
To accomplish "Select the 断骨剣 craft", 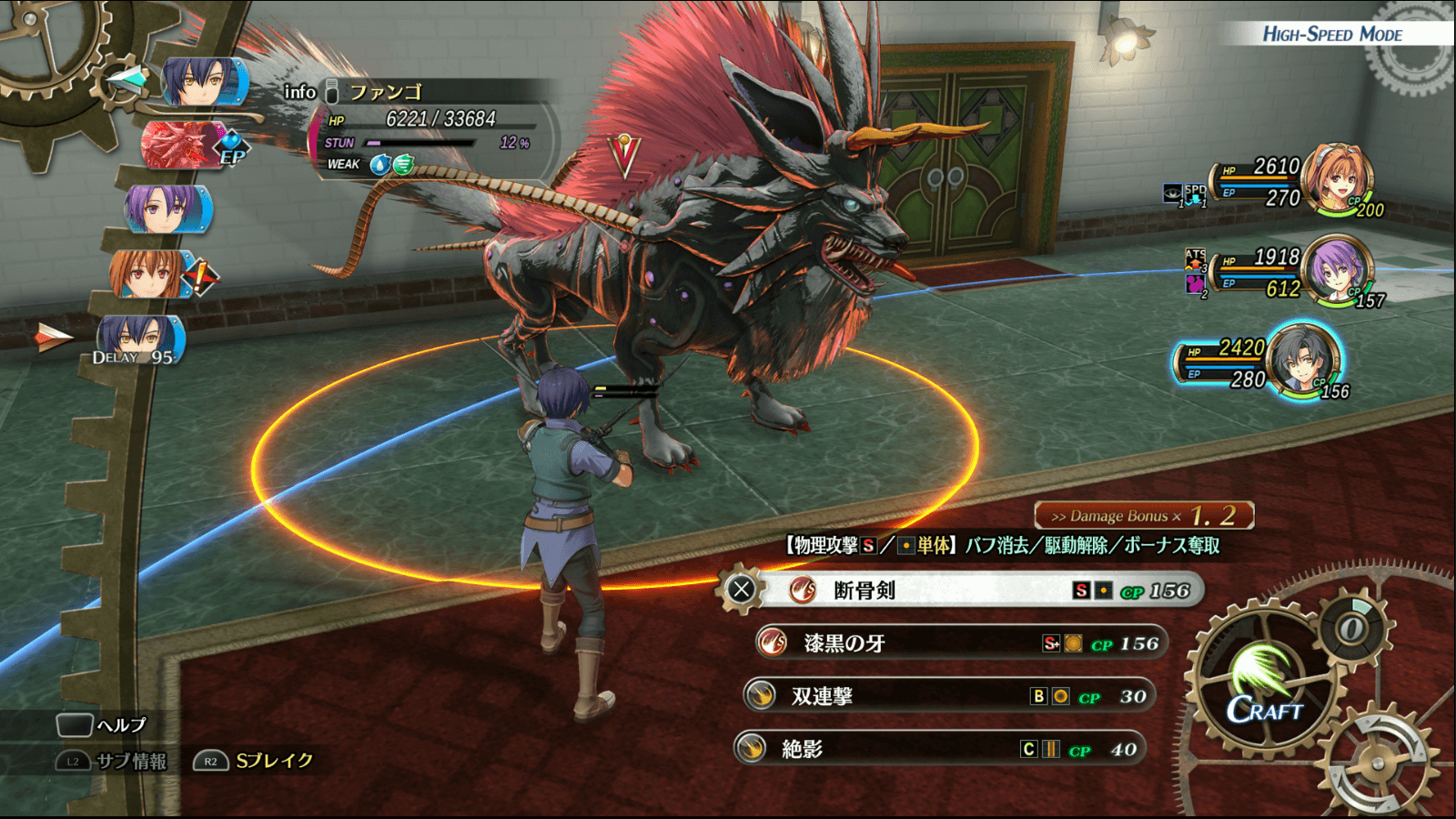I will click(960, 591).
